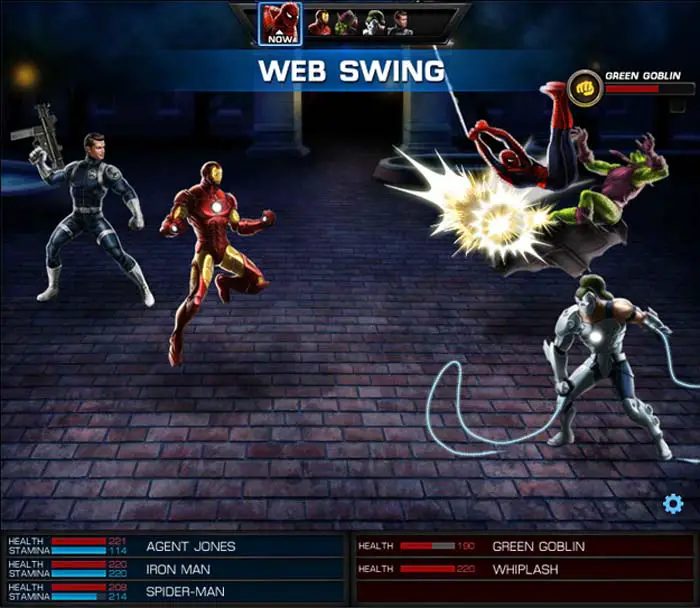Click Agent Jones's portrait in the turn order
The image size is (700, 608).
coord(401,23)
